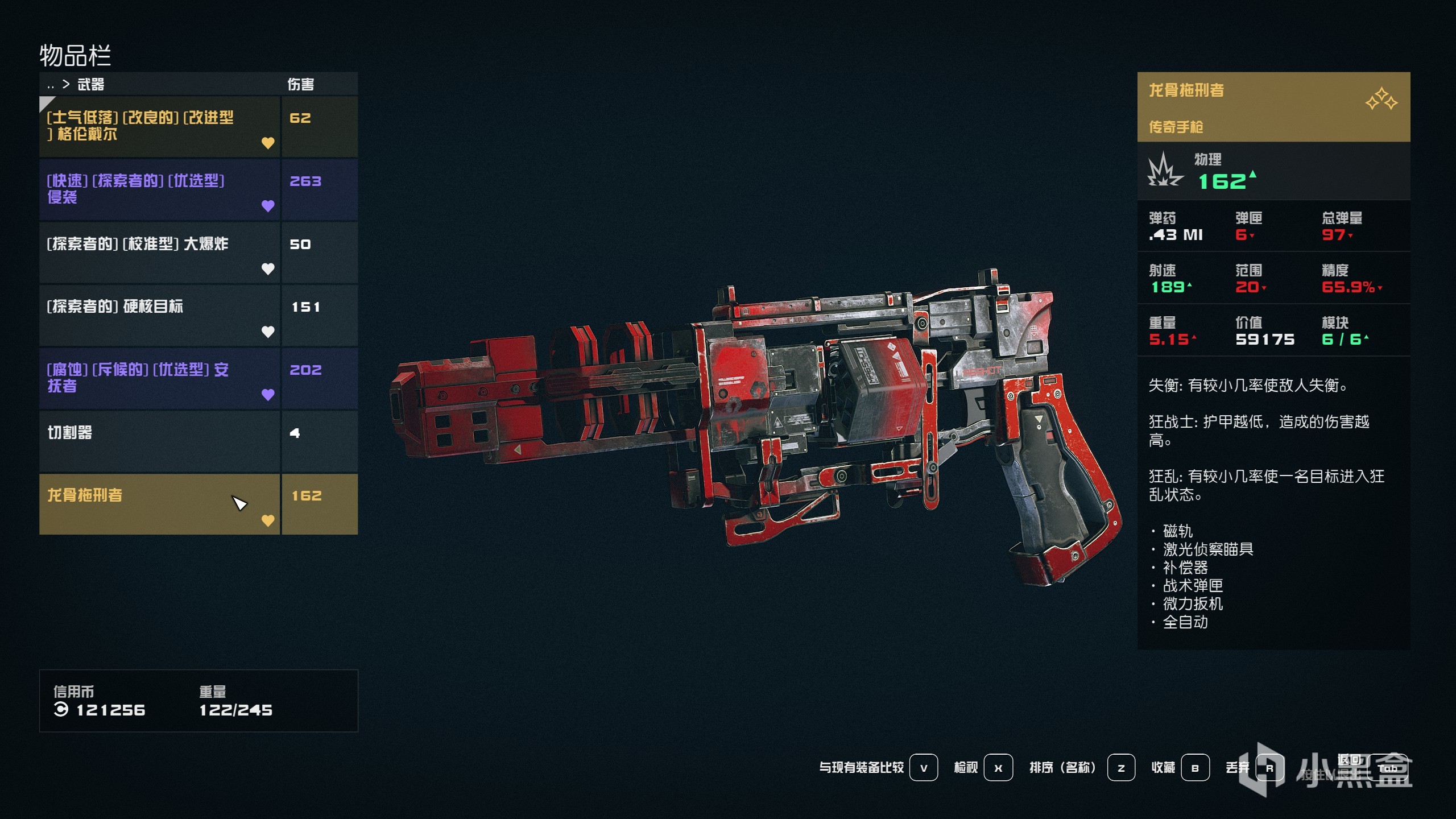1456x819 pixels.
Task: Click the purple heart on 侵袭 row
Action: [x=268, y=205]
